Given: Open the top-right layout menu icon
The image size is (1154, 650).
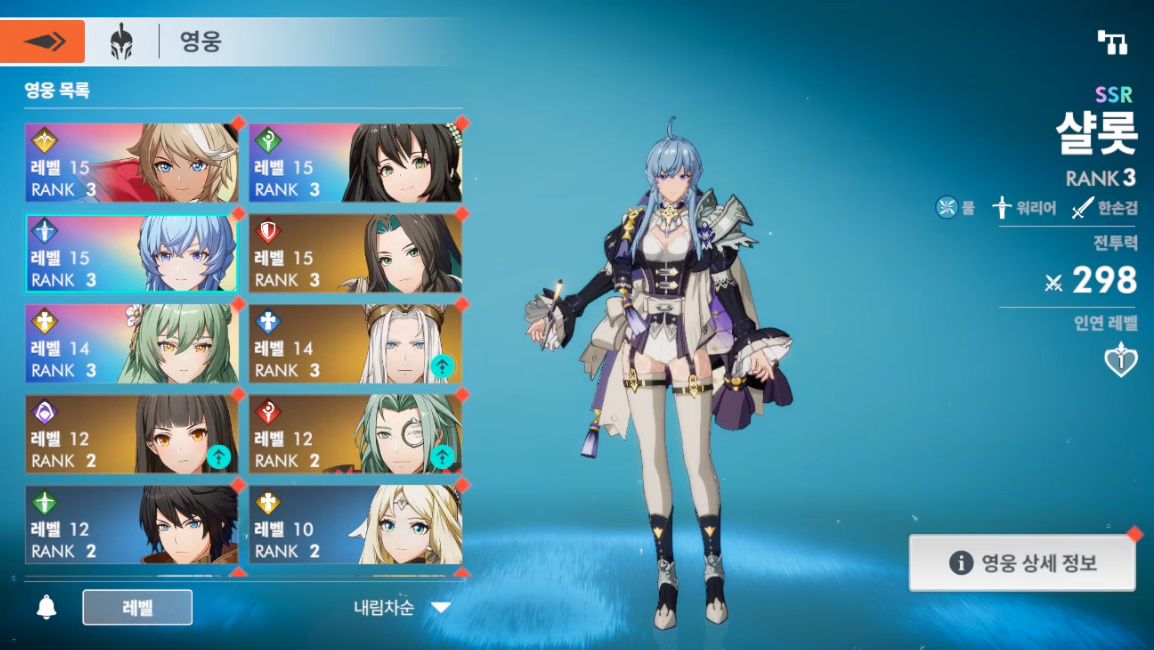Looking at the screenshot, I should pos(1112,42).
